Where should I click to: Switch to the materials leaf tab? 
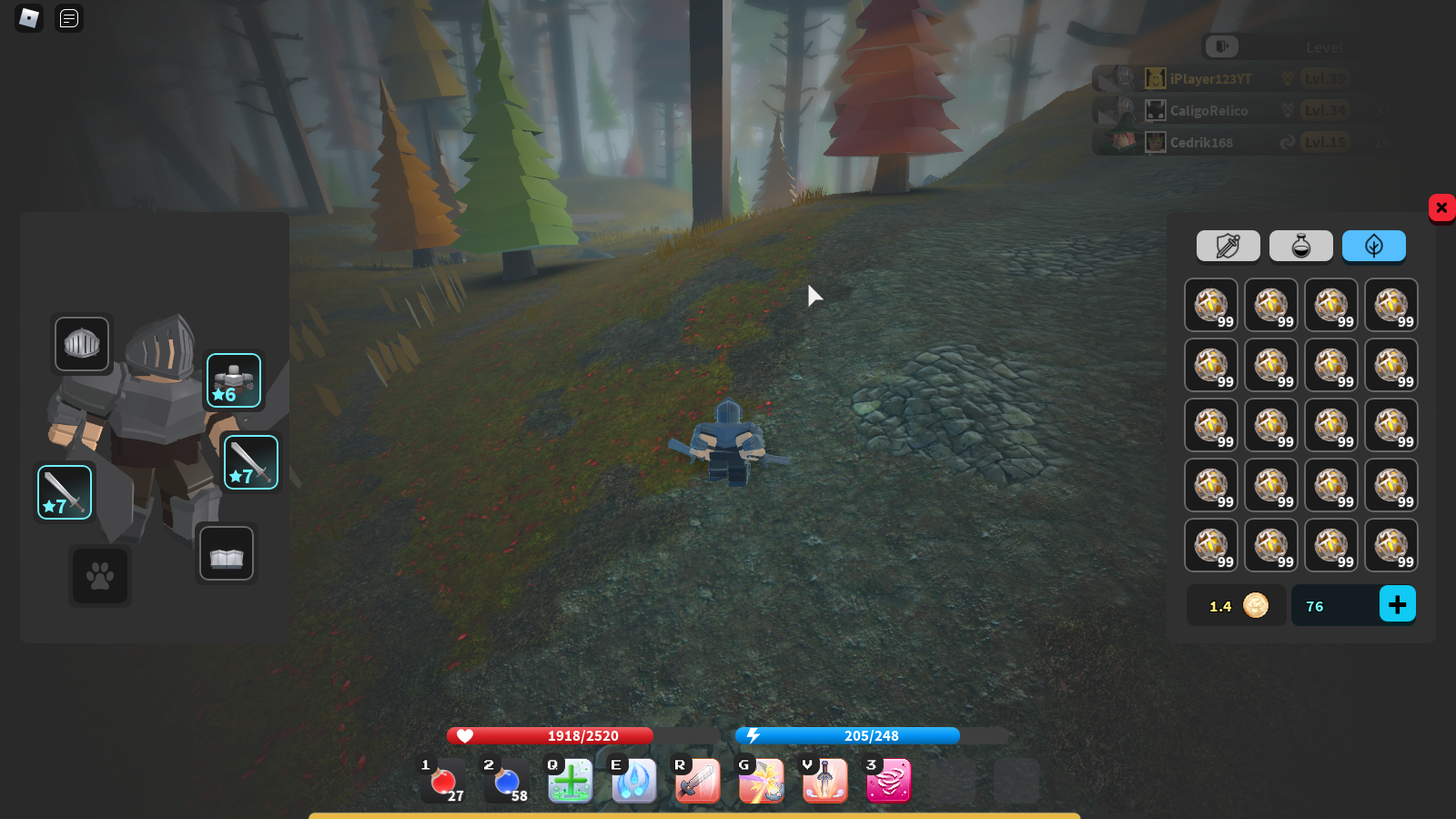(1374, 246)
